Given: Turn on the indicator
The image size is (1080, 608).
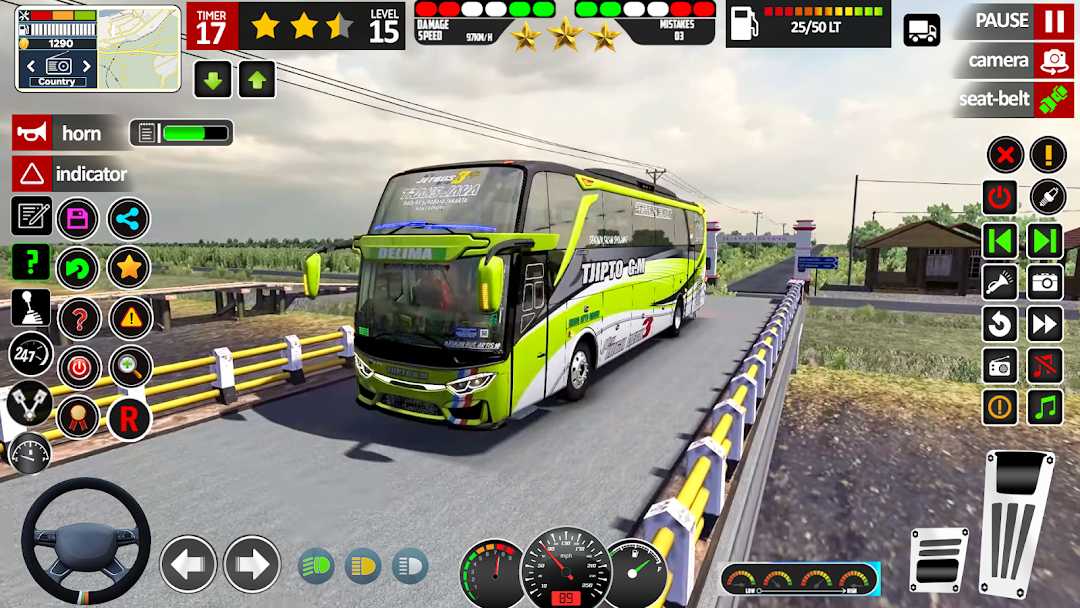Looking at the screenshot, I should (32, 174).
